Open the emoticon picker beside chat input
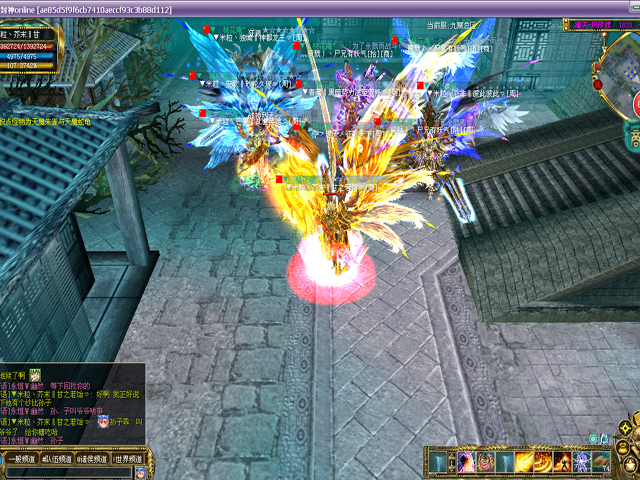The width and height of the screenshot is (640, 480). [141, 471]
